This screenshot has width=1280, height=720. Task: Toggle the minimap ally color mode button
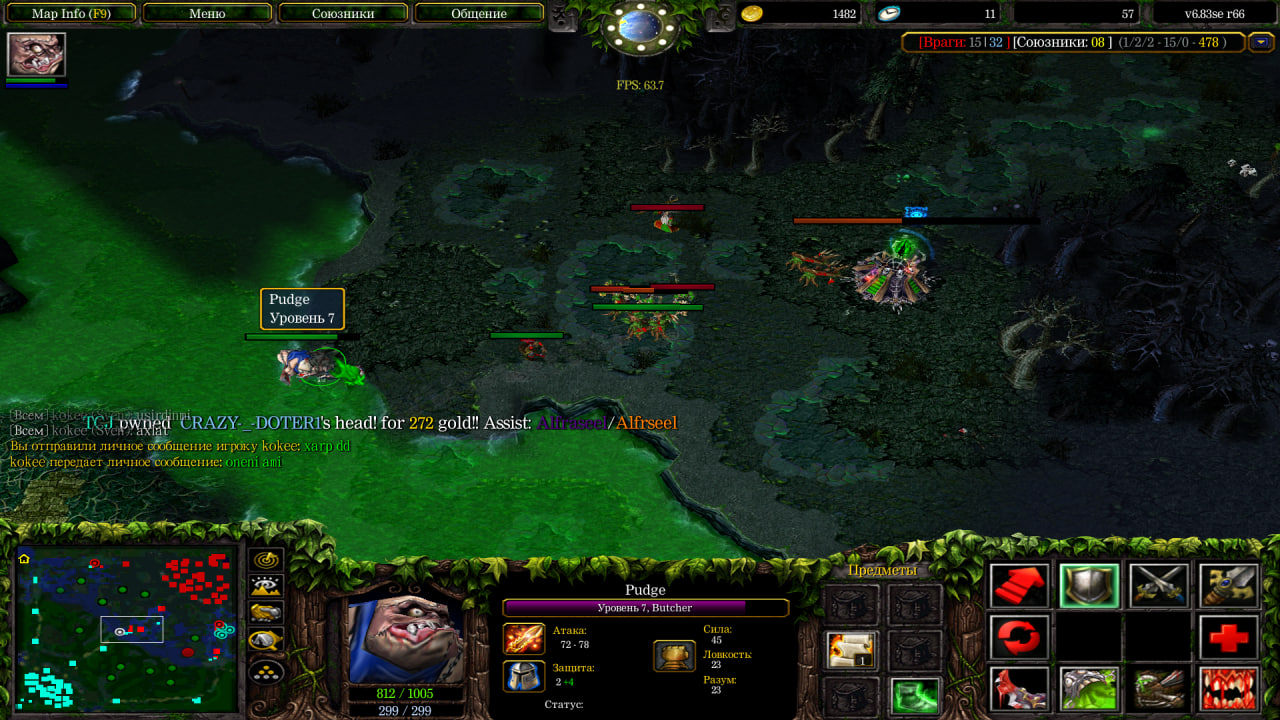point(266,613)
